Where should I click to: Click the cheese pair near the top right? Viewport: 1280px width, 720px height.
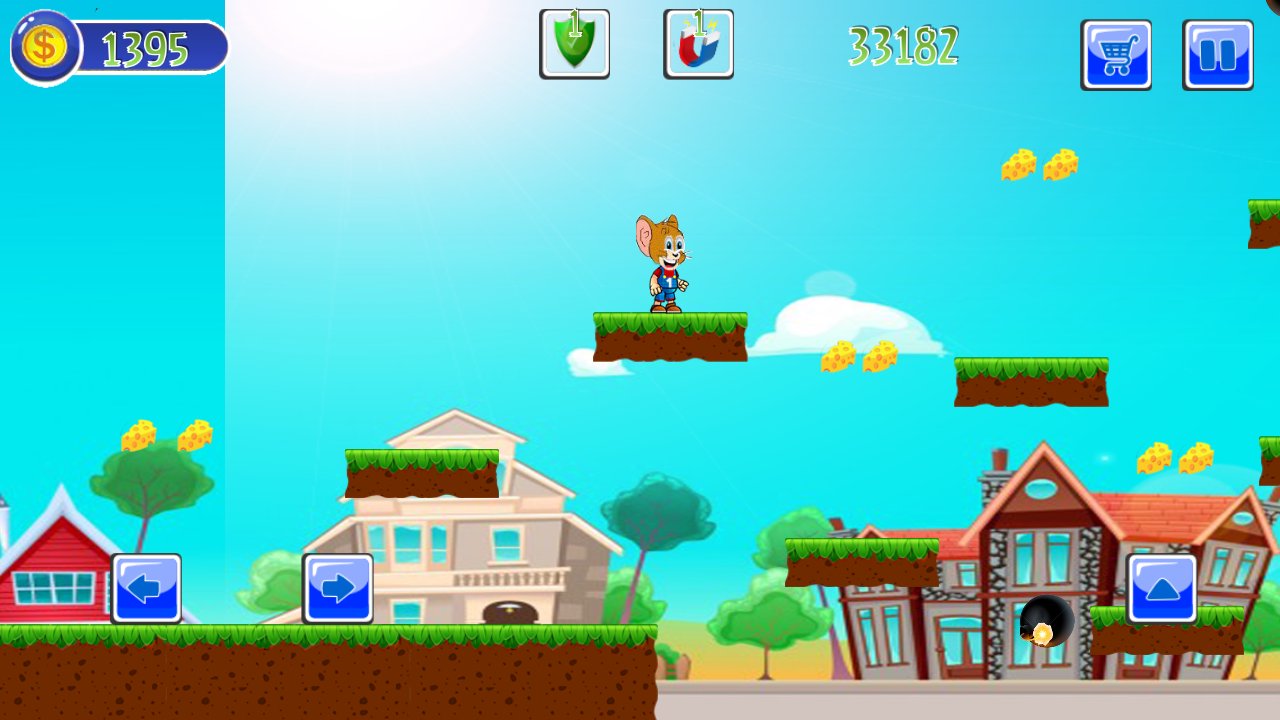tap(1036, 165)
